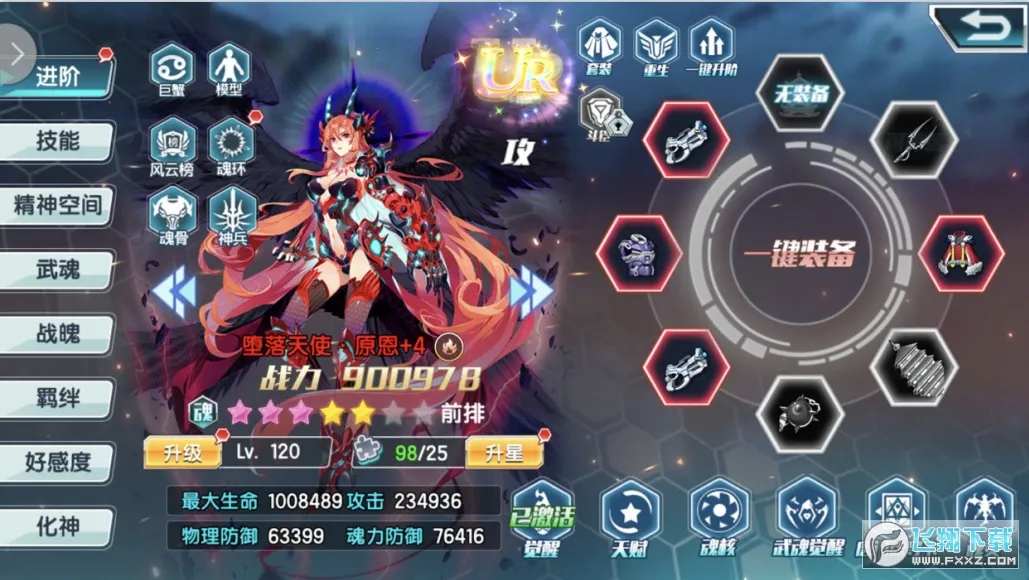Show the 好感度 tab
Image resolution: width=1029 pixels, height=580 pixels.
(57, 462)
